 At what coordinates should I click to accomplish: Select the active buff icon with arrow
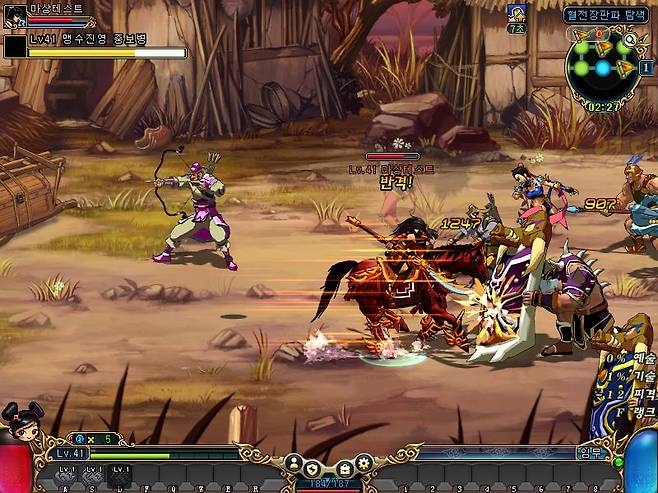(517, 13)
